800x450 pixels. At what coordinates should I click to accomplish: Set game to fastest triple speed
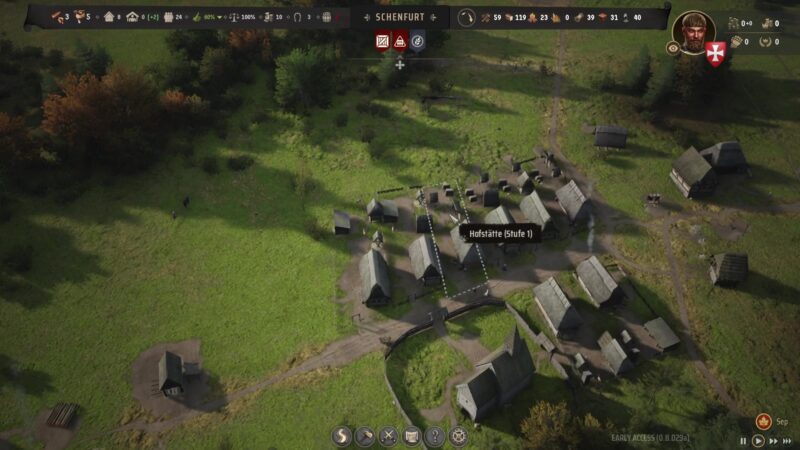click(x=788, y=441)
